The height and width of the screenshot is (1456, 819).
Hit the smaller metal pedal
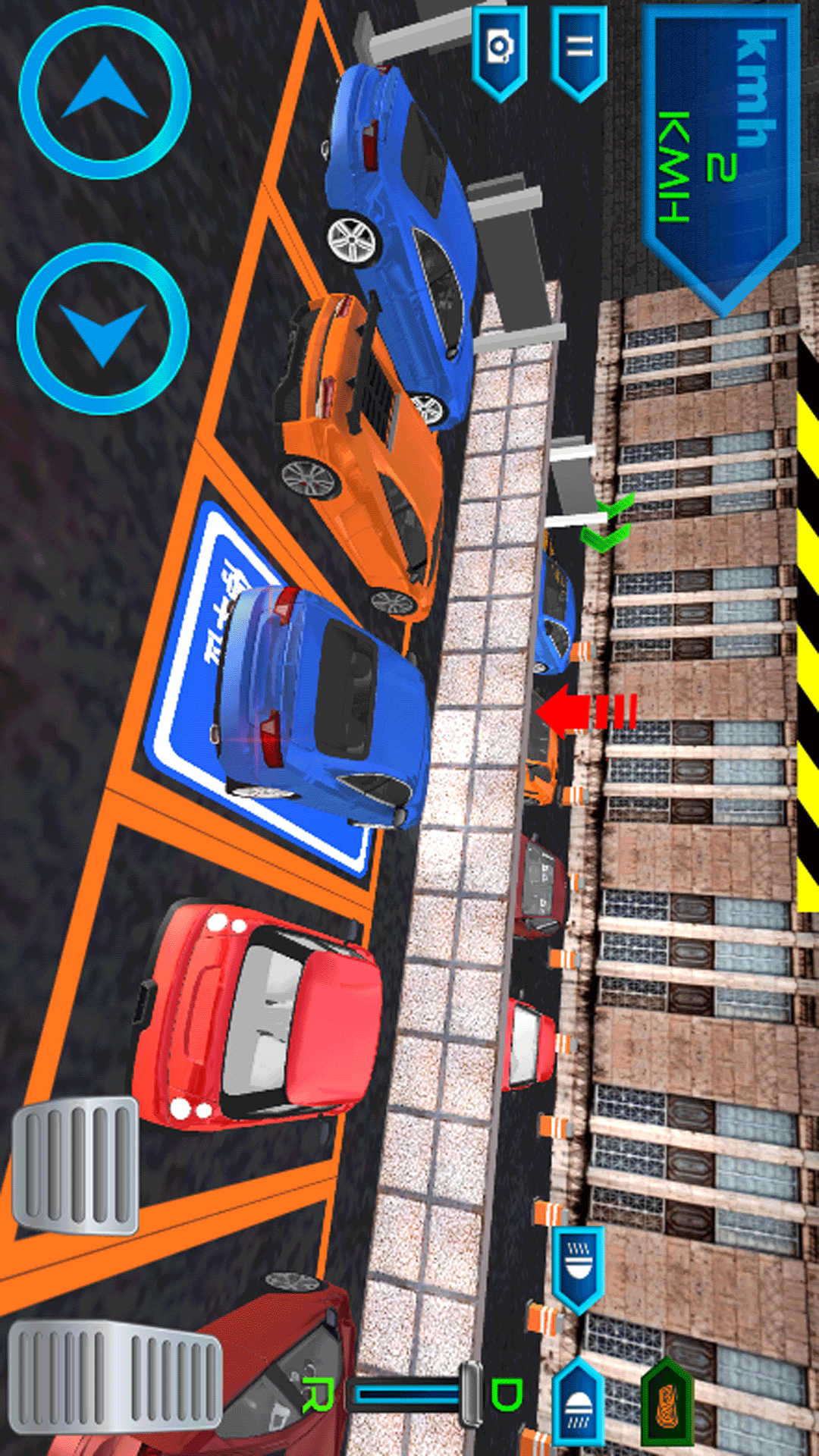coord(75,1165)
